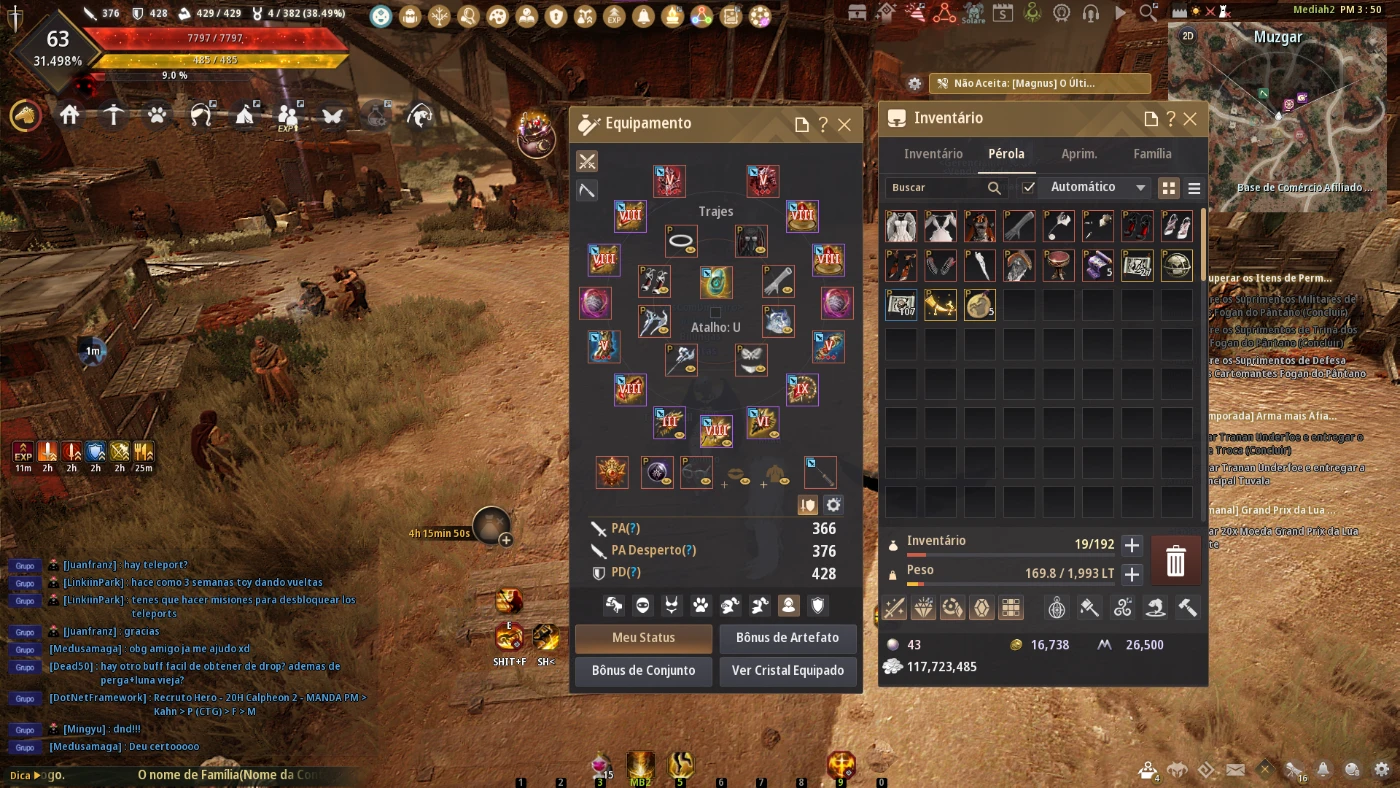Open the pet paw menu icon

pos(157,116)
